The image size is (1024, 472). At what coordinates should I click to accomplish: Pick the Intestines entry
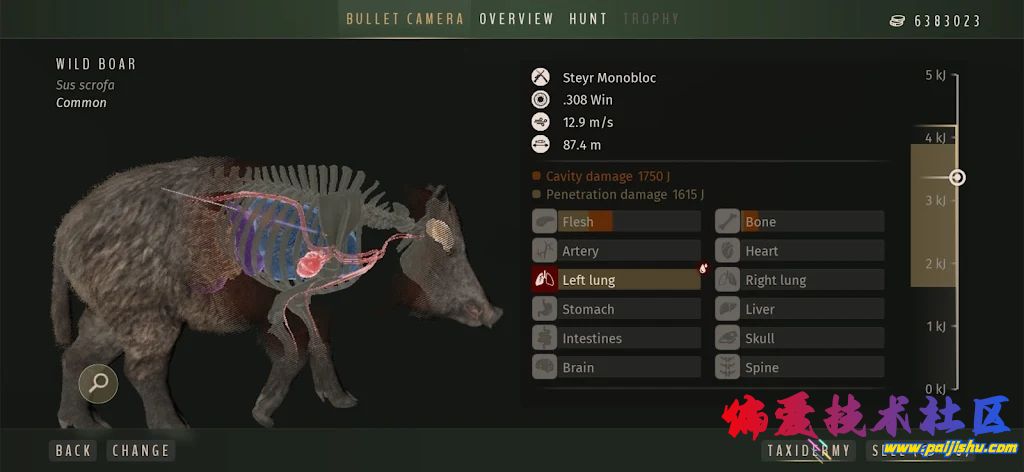616,338
